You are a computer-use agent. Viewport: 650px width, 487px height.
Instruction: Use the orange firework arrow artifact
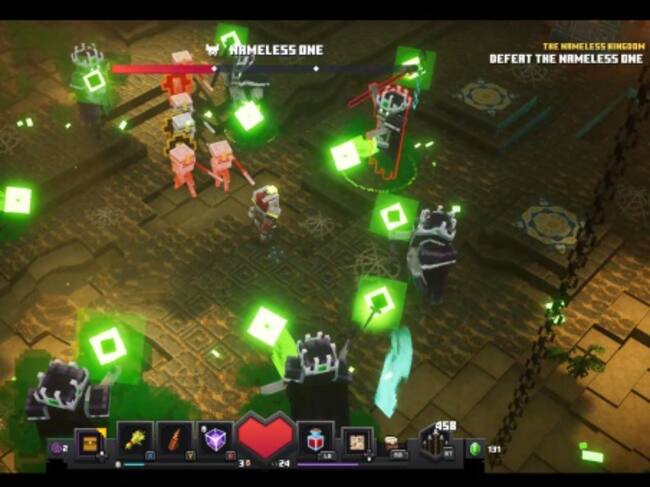[174, 439]
